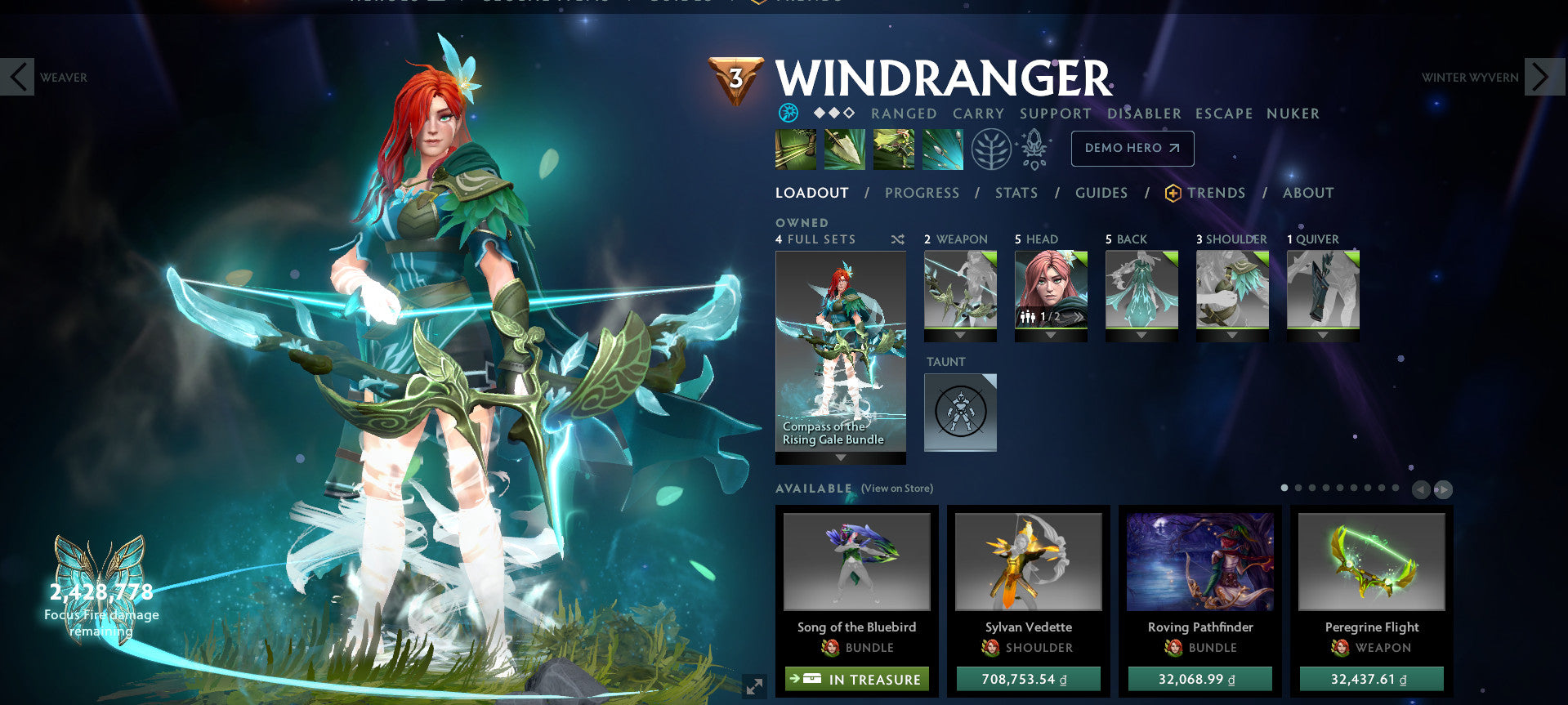
Task: Expand the 2 Weapon slot dropdown arrow
Action: pyautogui.click(x=959, y=333)
